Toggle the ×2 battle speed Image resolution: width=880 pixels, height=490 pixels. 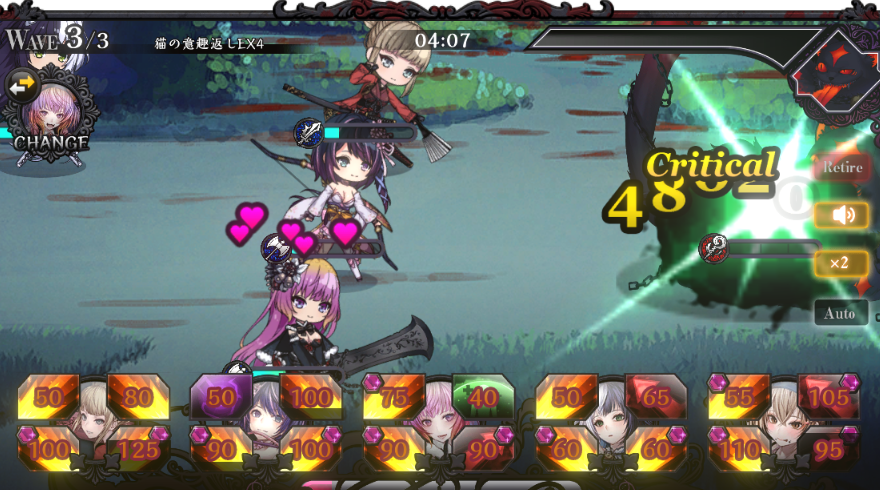point(841,263)
